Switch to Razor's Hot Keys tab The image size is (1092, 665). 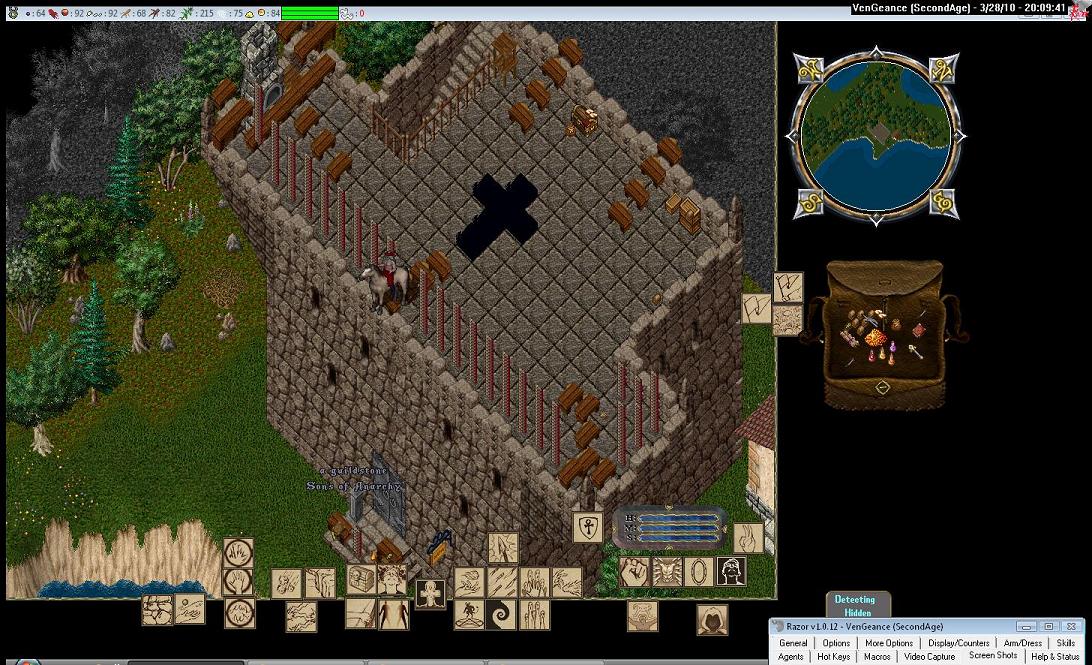click(x=833, y=657)
